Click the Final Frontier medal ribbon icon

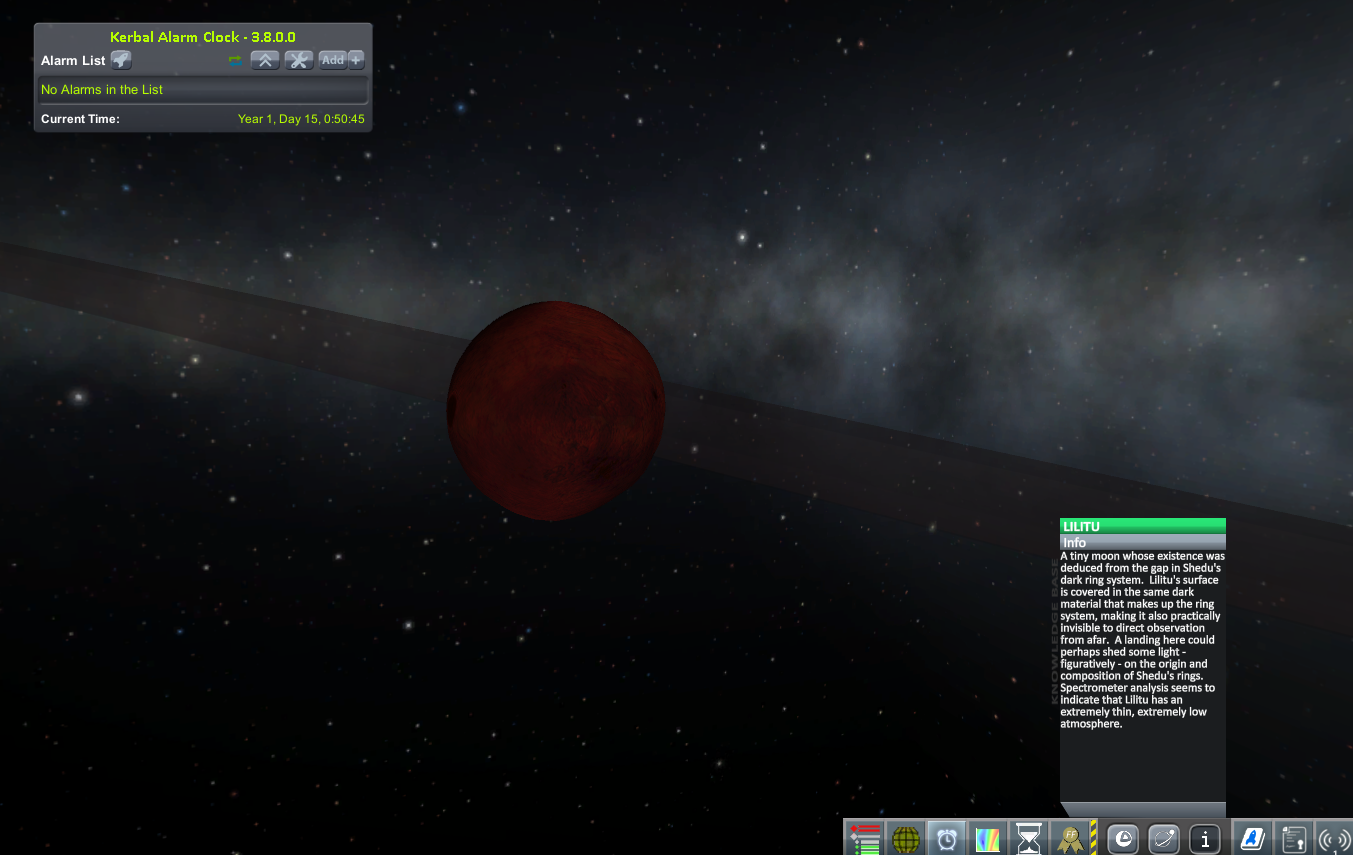1068,838
